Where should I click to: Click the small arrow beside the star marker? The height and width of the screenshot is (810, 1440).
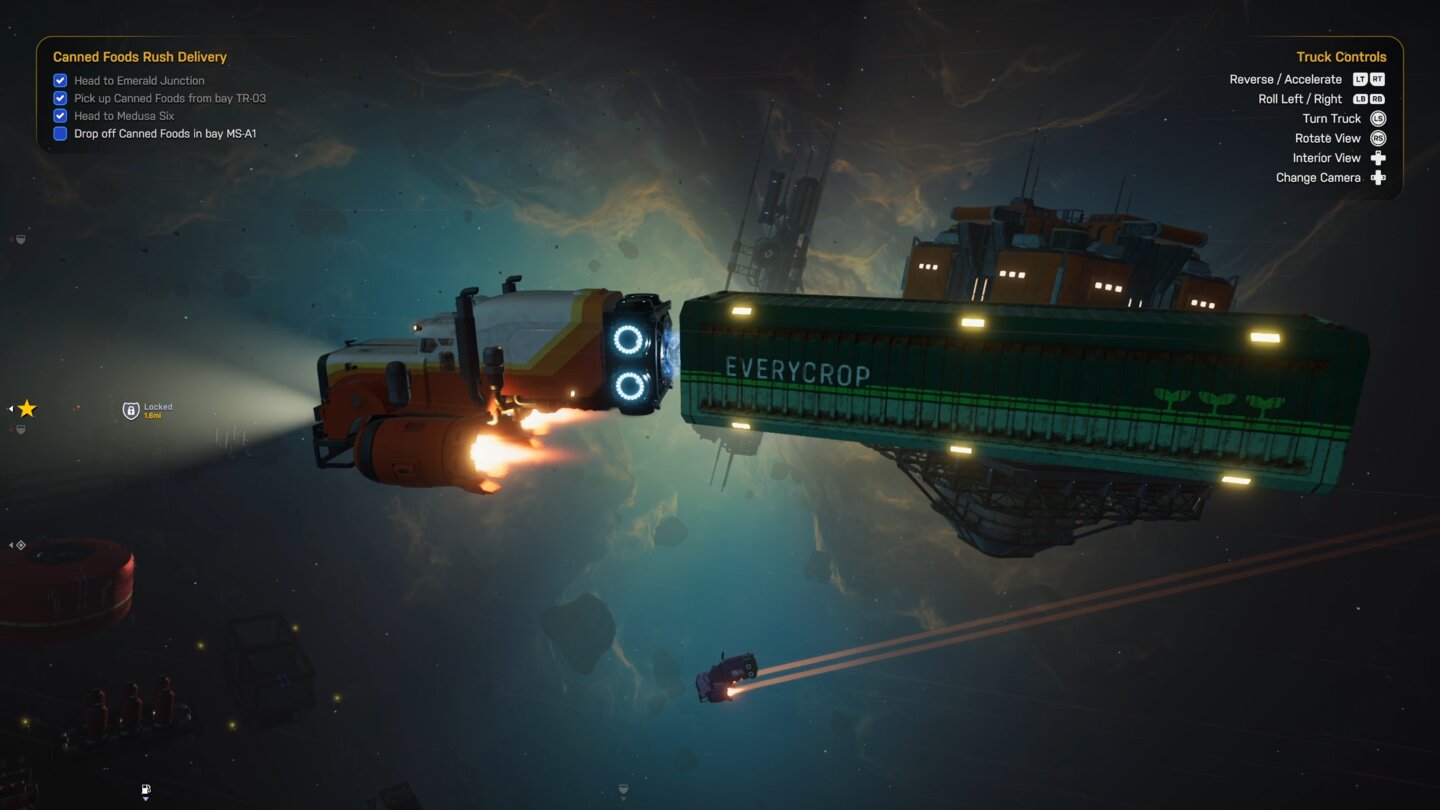tap(11, 408)
